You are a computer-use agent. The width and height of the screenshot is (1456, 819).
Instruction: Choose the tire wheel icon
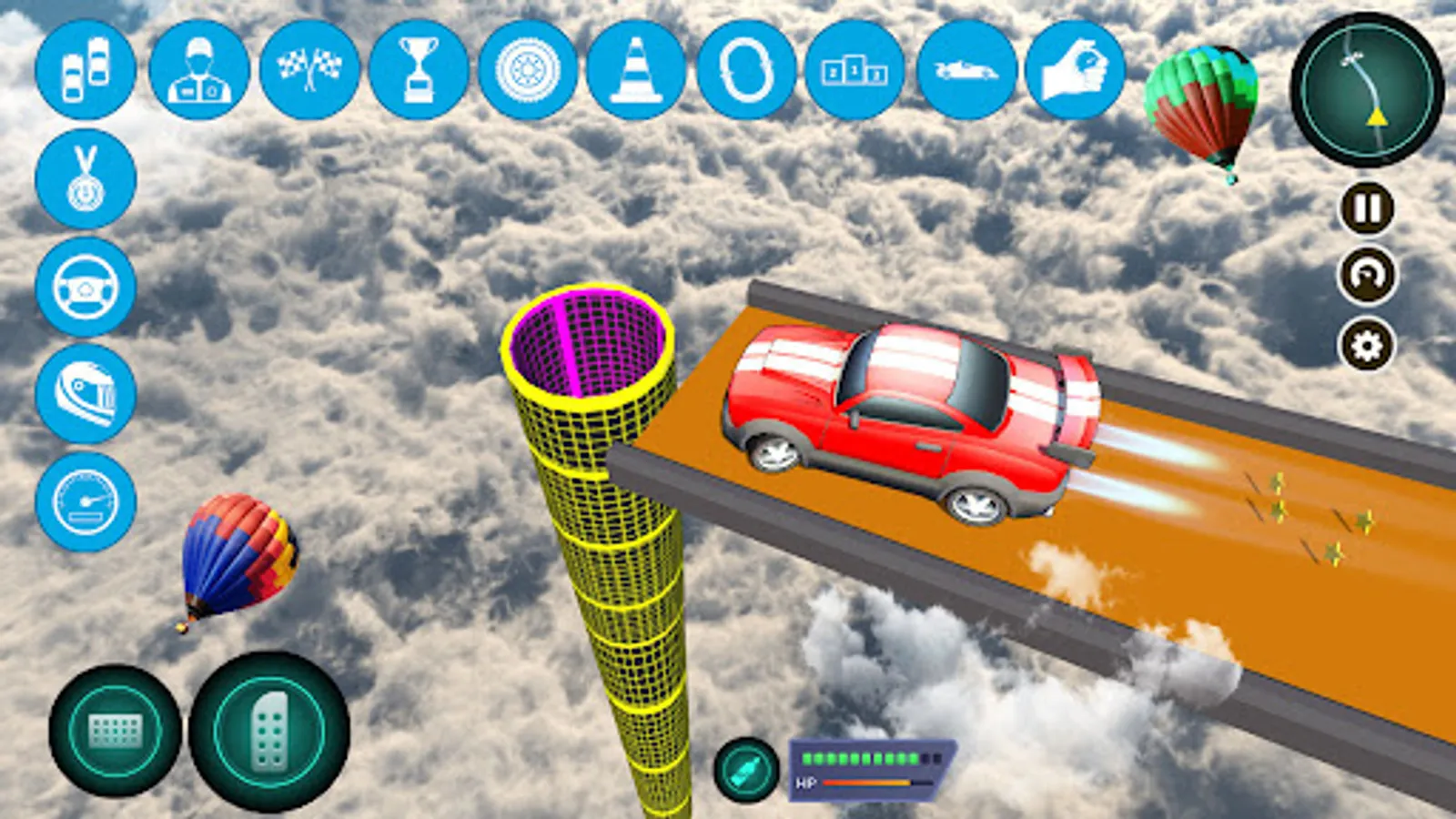coord(528,70)
